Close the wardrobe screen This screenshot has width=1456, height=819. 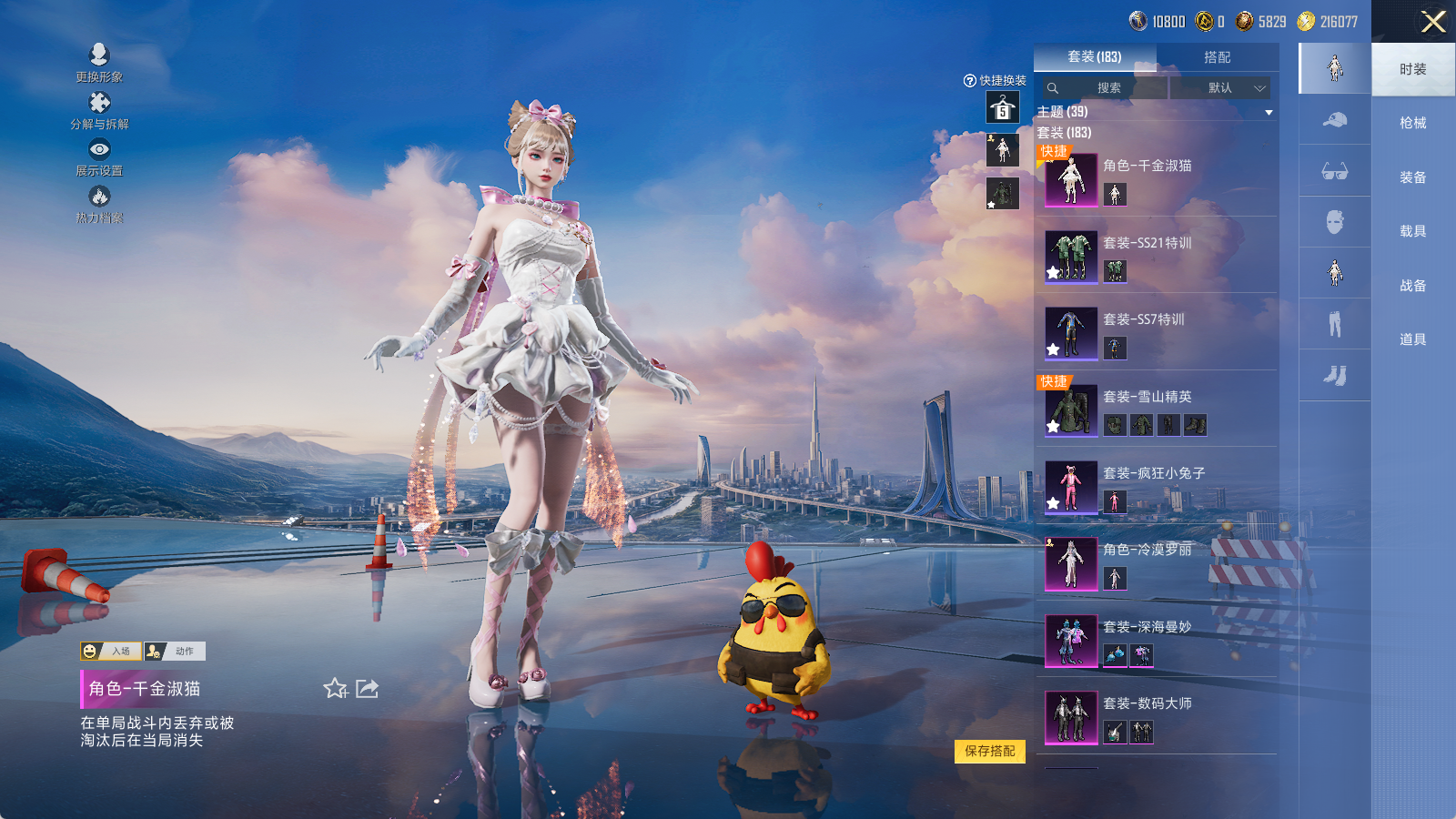tap(1433, 22)
